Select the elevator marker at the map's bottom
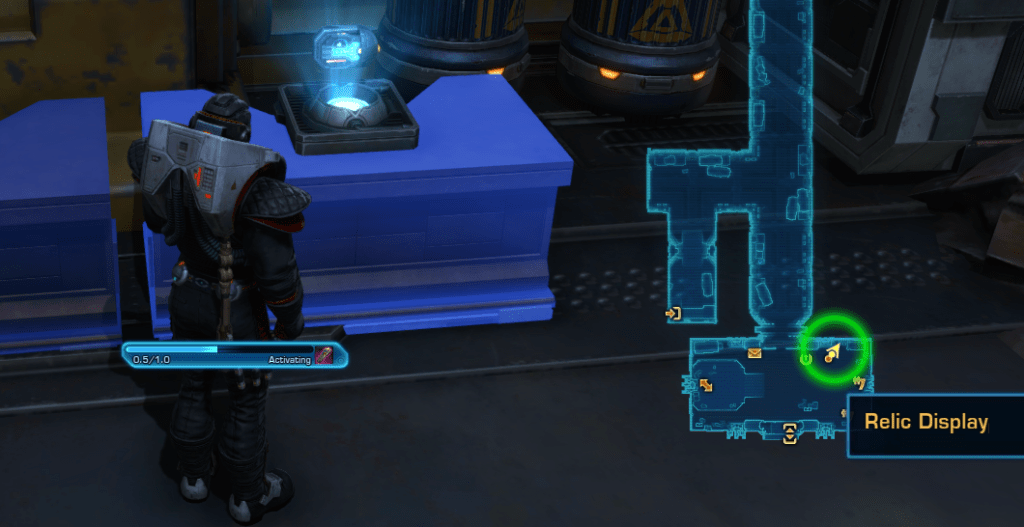 (x=790, y=433)
